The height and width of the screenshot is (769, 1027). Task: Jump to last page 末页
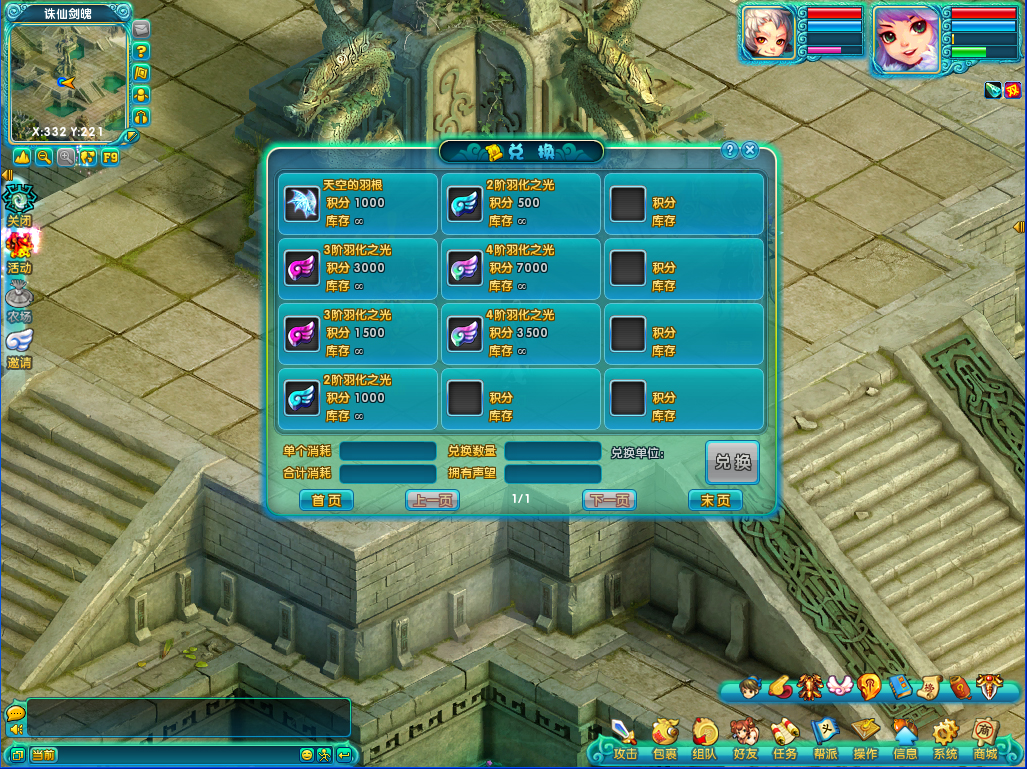(x=715, y=500)
